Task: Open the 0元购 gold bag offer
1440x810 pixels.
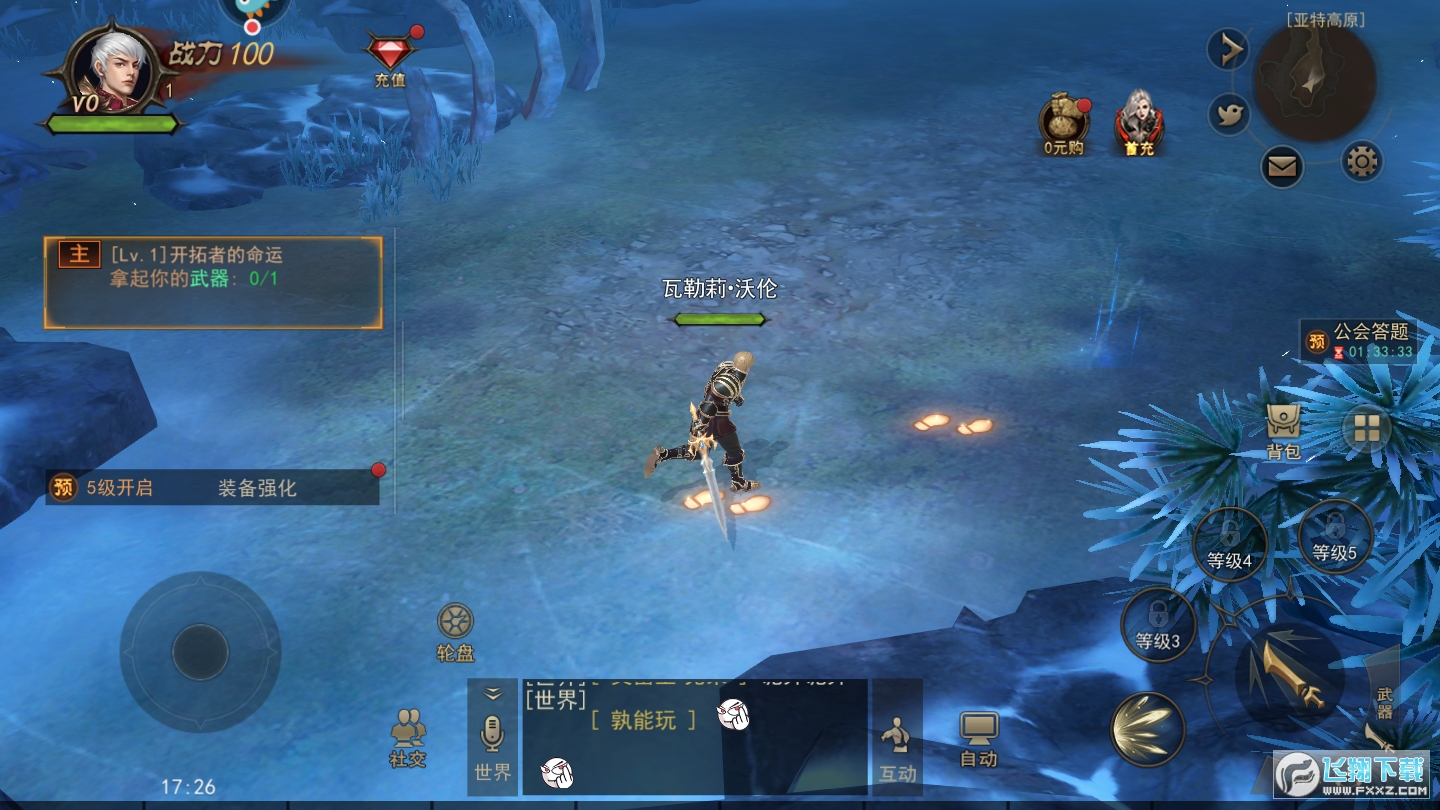Action: tap(1063, 122)
